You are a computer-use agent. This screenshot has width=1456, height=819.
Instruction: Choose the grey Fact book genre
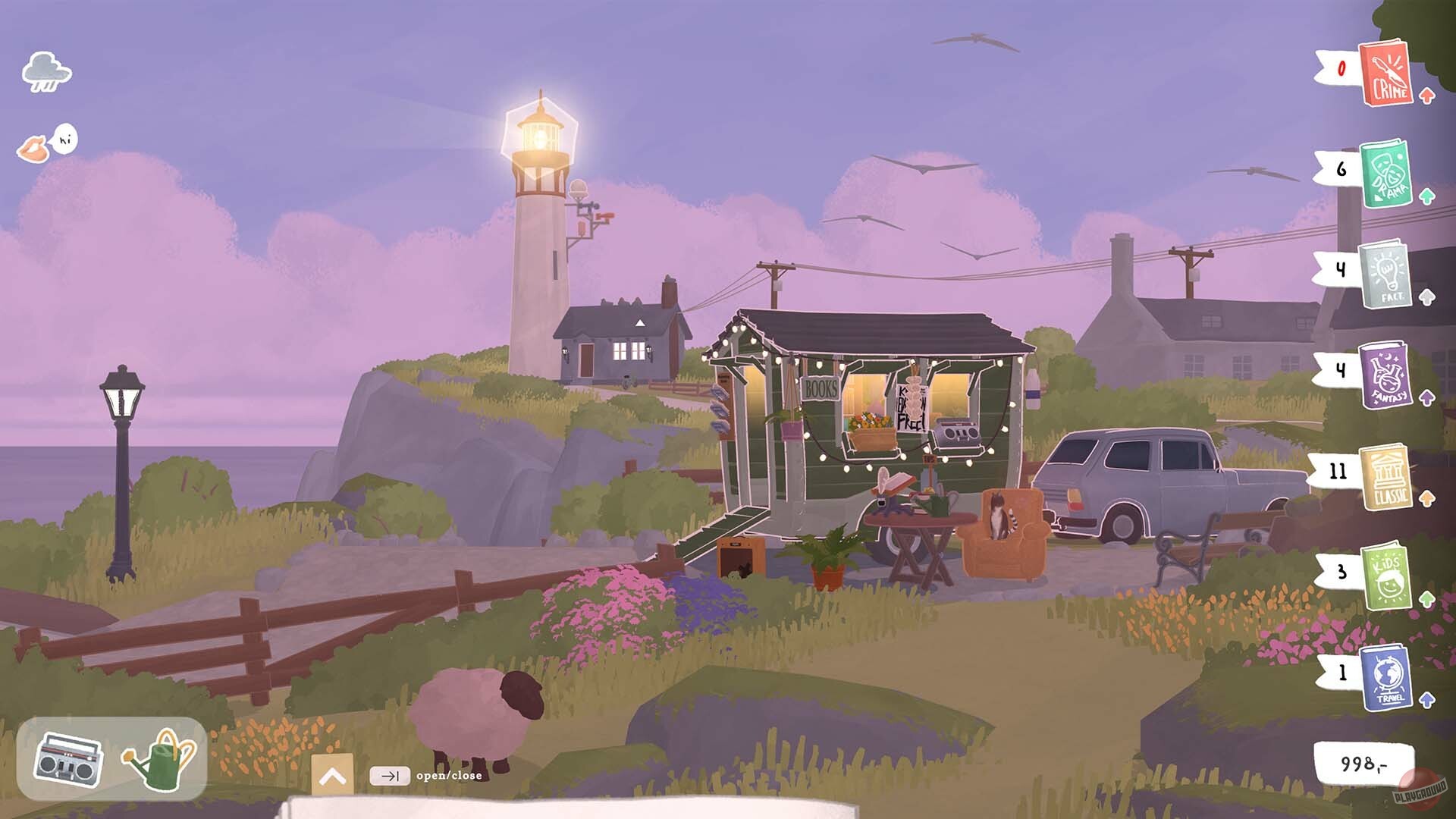1385,274
